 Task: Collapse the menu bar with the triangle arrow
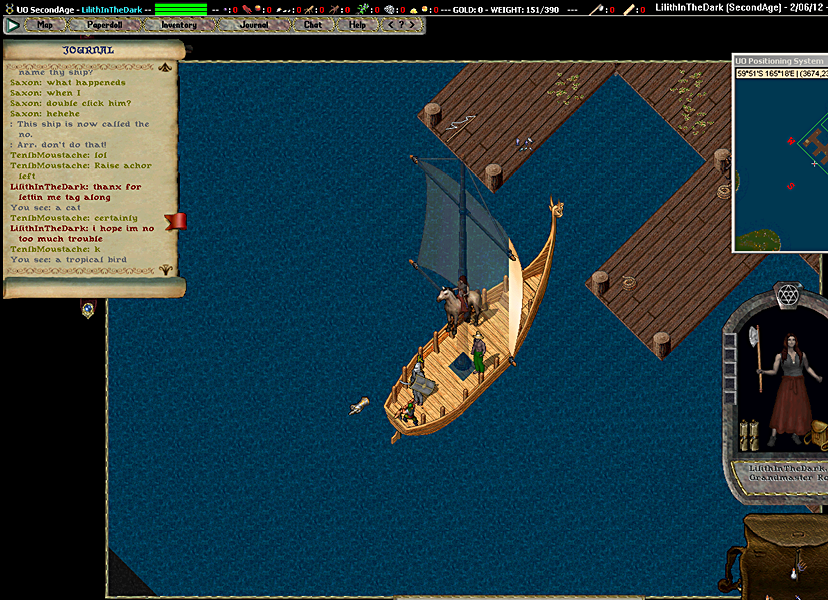14,25
